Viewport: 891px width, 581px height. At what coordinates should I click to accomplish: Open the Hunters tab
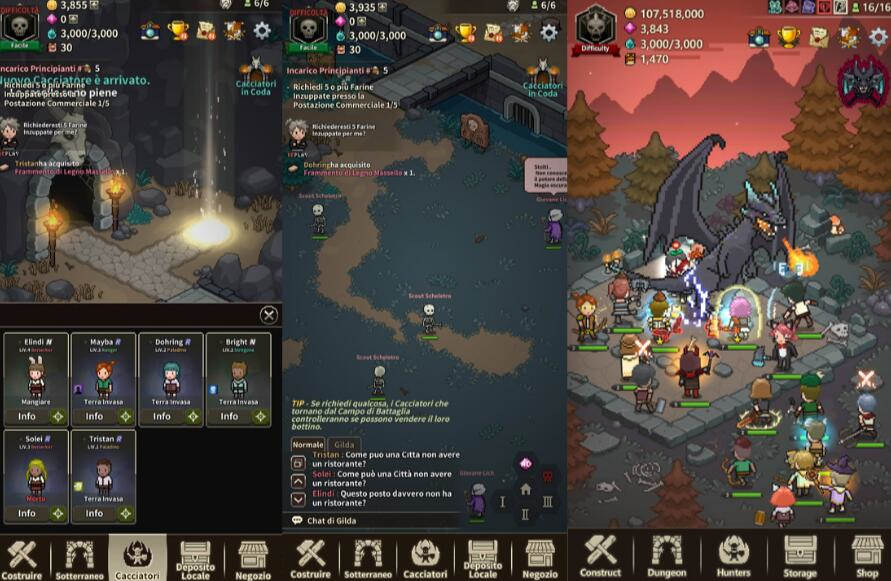[x=733, y=555]
